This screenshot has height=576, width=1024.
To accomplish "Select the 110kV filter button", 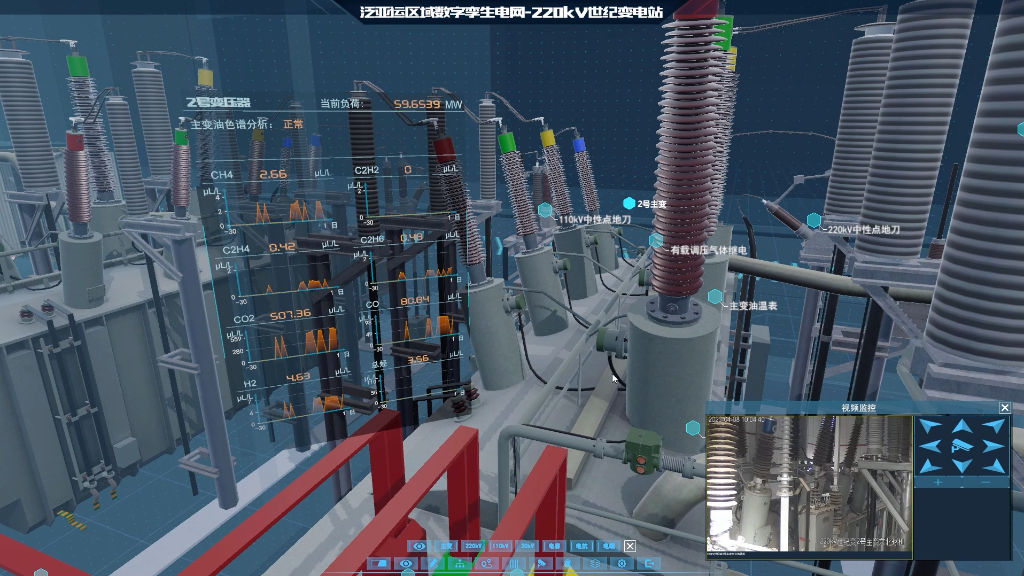I will 500,546.
